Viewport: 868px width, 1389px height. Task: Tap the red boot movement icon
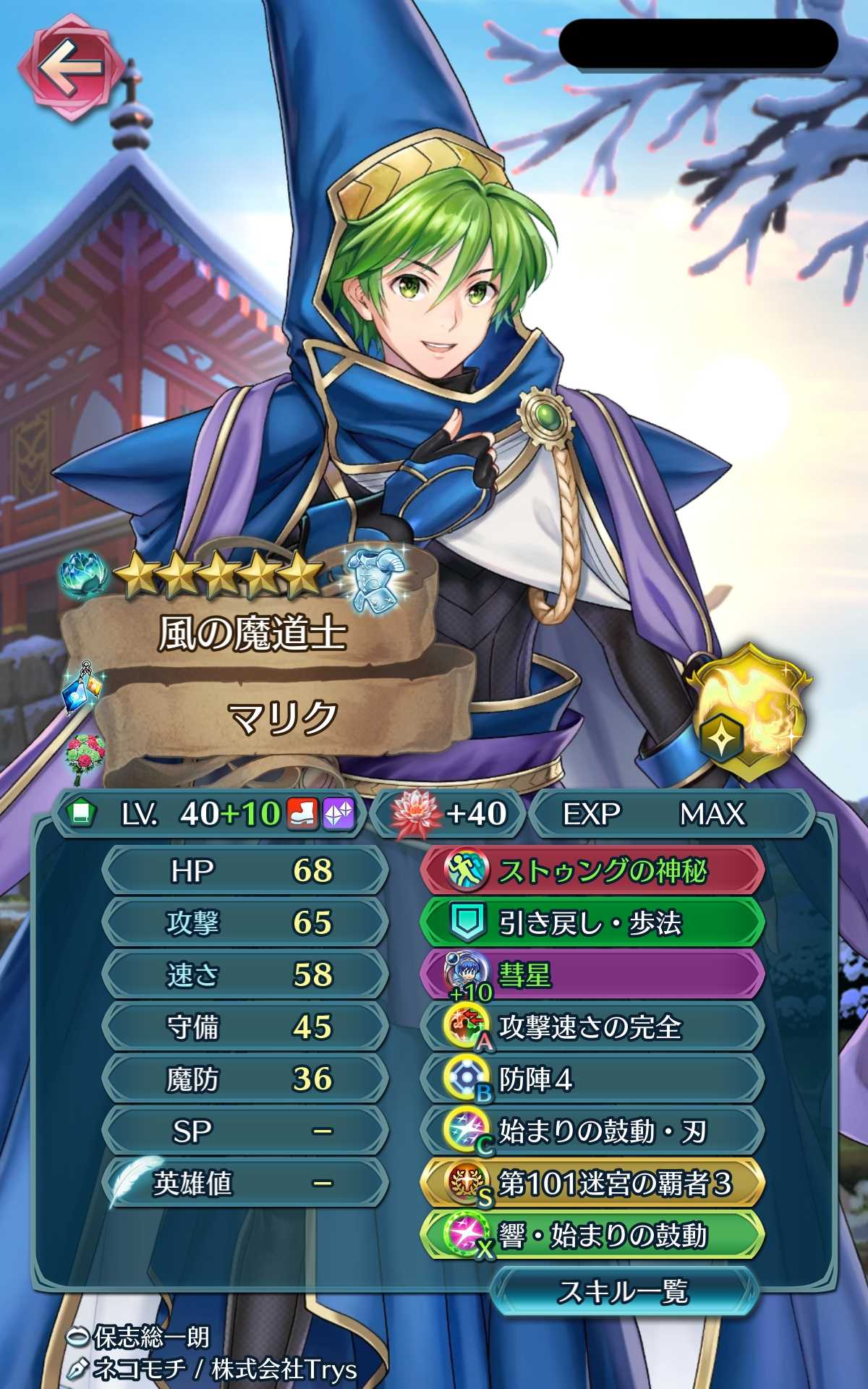pyautogui.click(x=303, y=814)
